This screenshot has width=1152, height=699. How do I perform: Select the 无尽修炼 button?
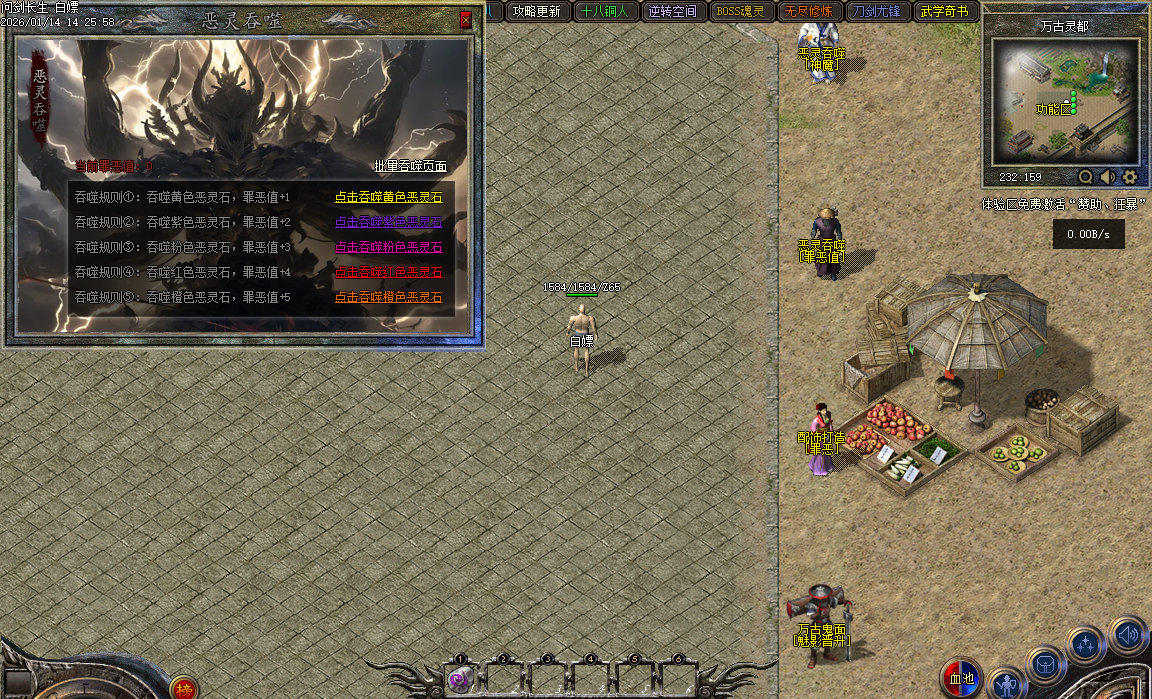[808, 12]
